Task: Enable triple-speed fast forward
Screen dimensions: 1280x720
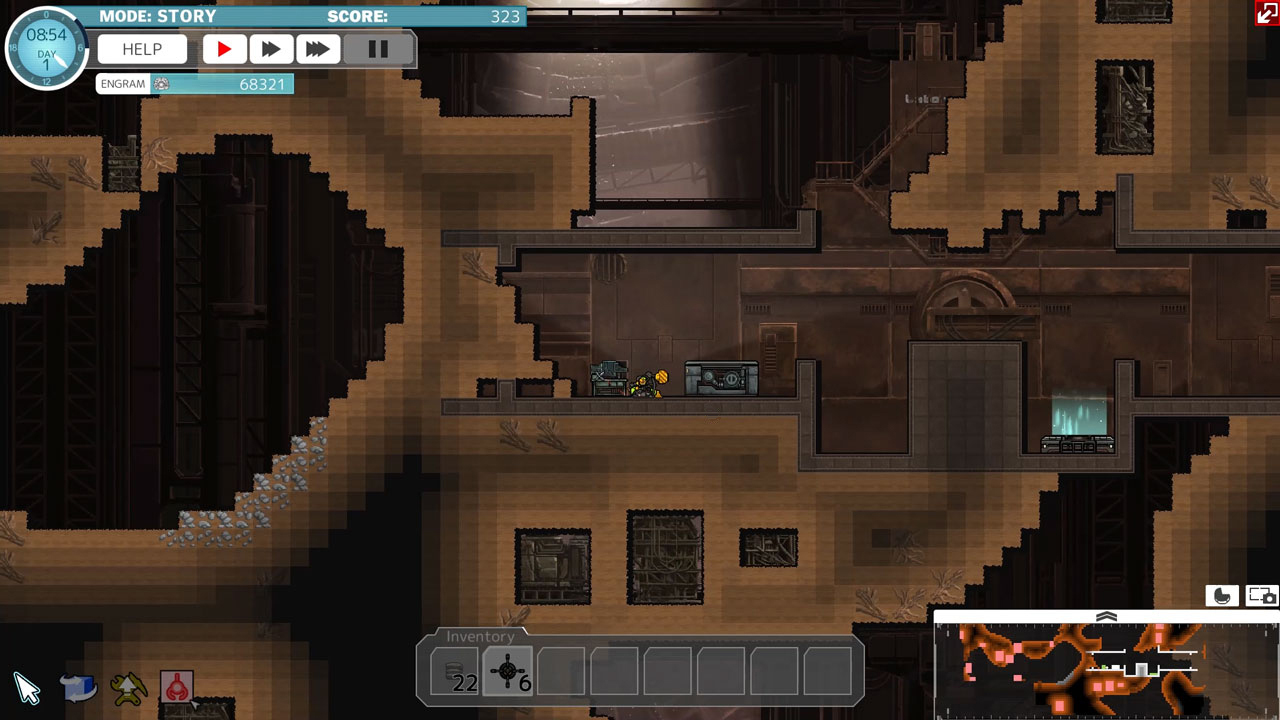Action: pos(318,48)
